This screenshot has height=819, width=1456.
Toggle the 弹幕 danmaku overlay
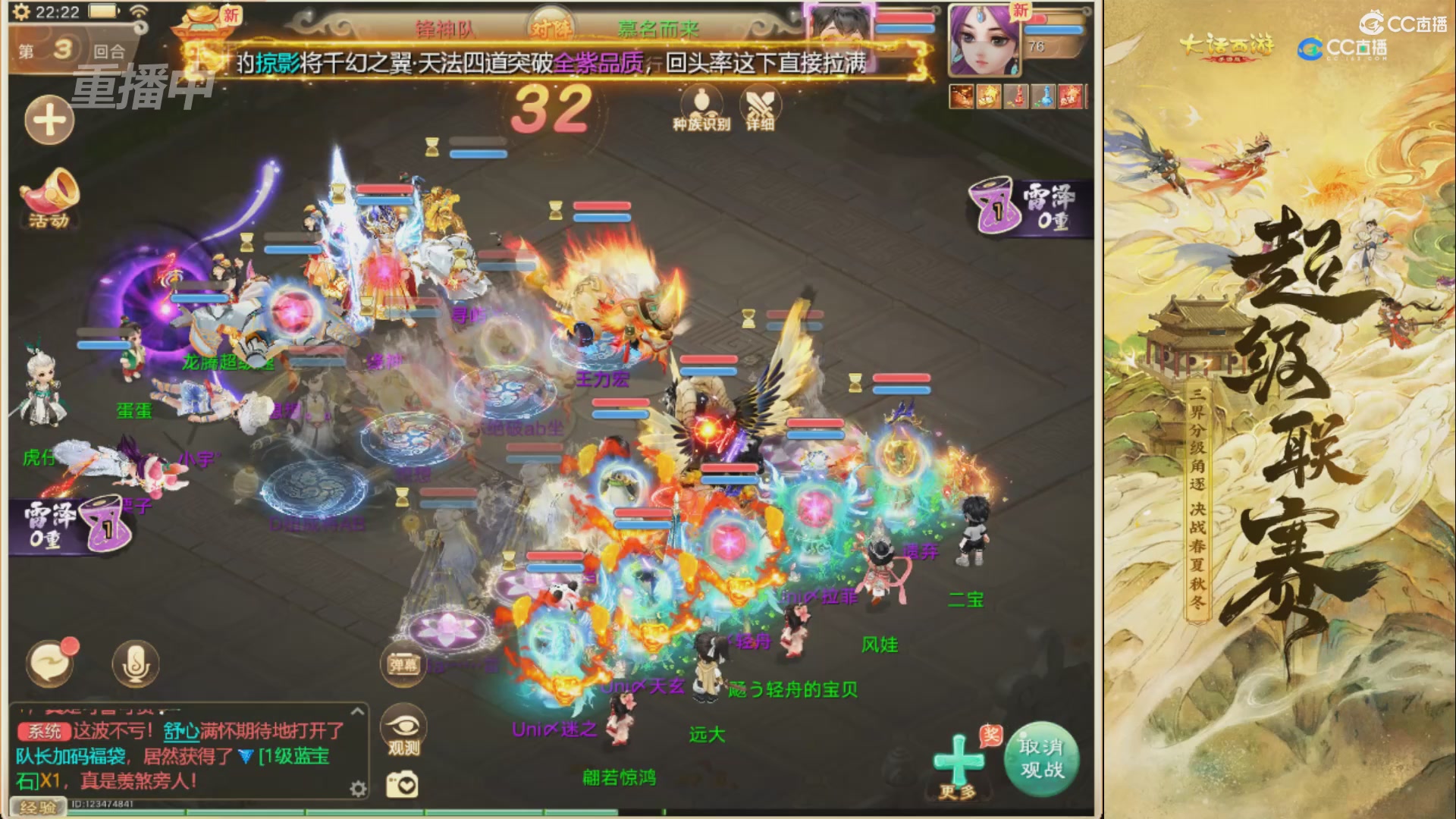coord(403,662)
